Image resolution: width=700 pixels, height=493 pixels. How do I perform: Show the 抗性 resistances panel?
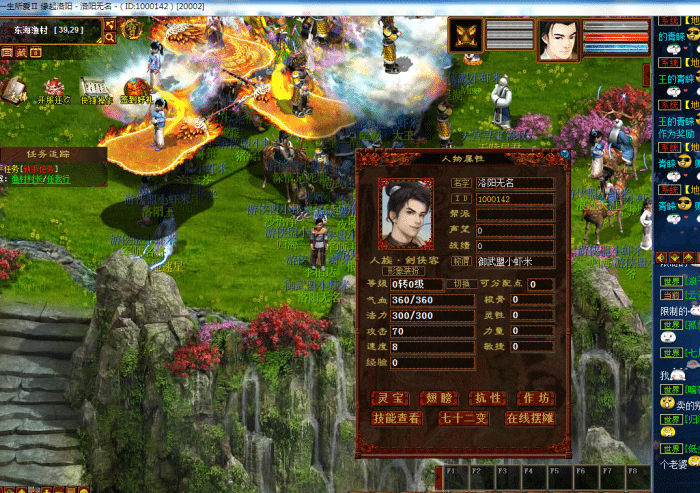(487, 398)
